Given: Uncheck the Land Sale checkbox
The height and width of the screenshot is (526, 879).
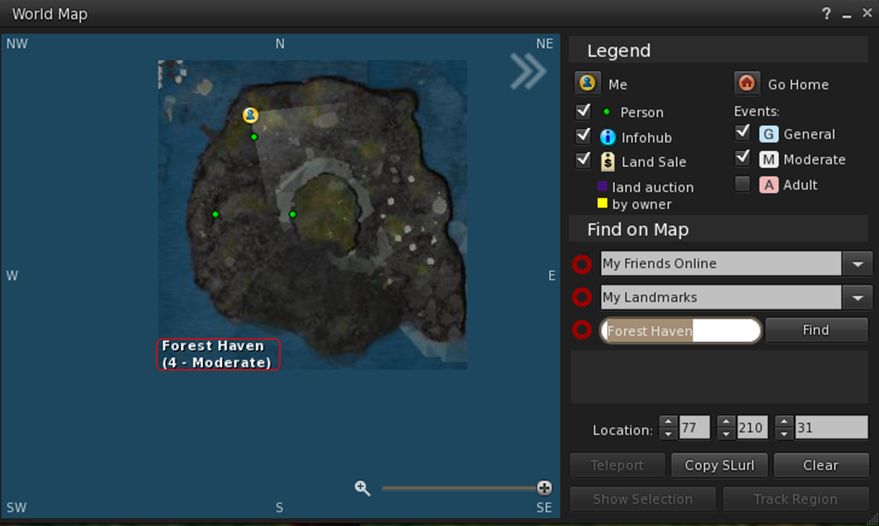Looking at the screenshot, I should pyautogui.click(x=584, y=161).
